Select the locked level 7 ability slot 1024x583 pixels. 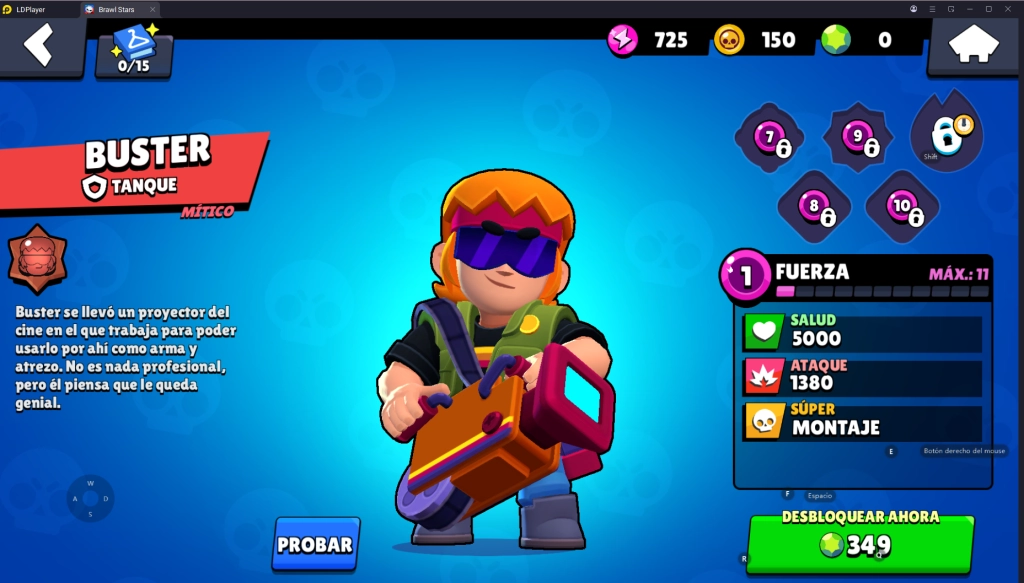pos(770,138)
